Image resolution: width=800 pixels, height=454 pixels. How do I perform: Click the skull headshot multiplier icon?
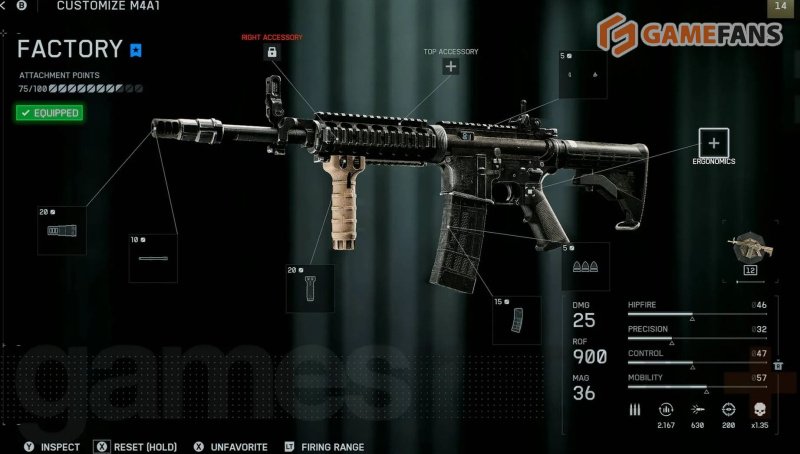tap(758, 409)
